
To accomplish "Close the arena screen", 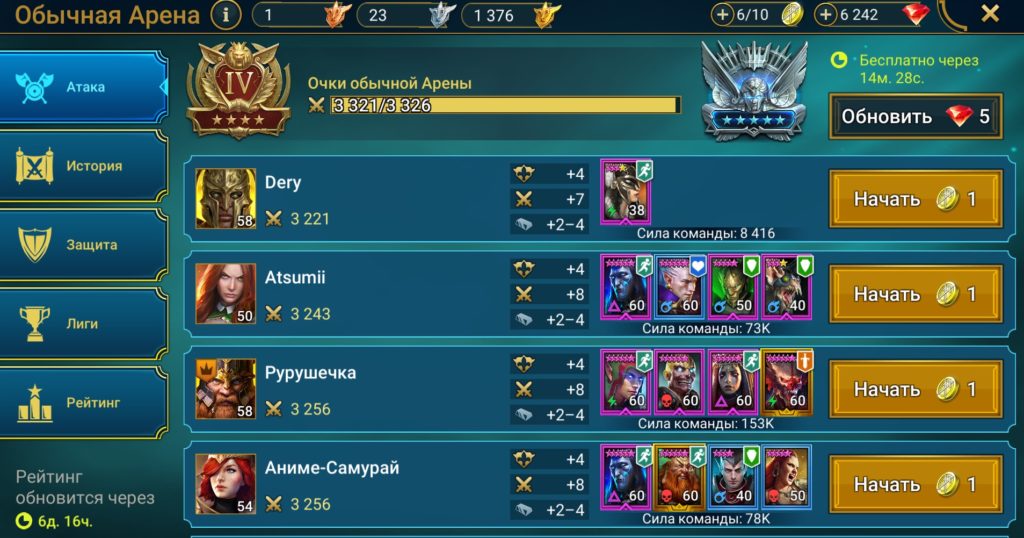I will (989, 14).
